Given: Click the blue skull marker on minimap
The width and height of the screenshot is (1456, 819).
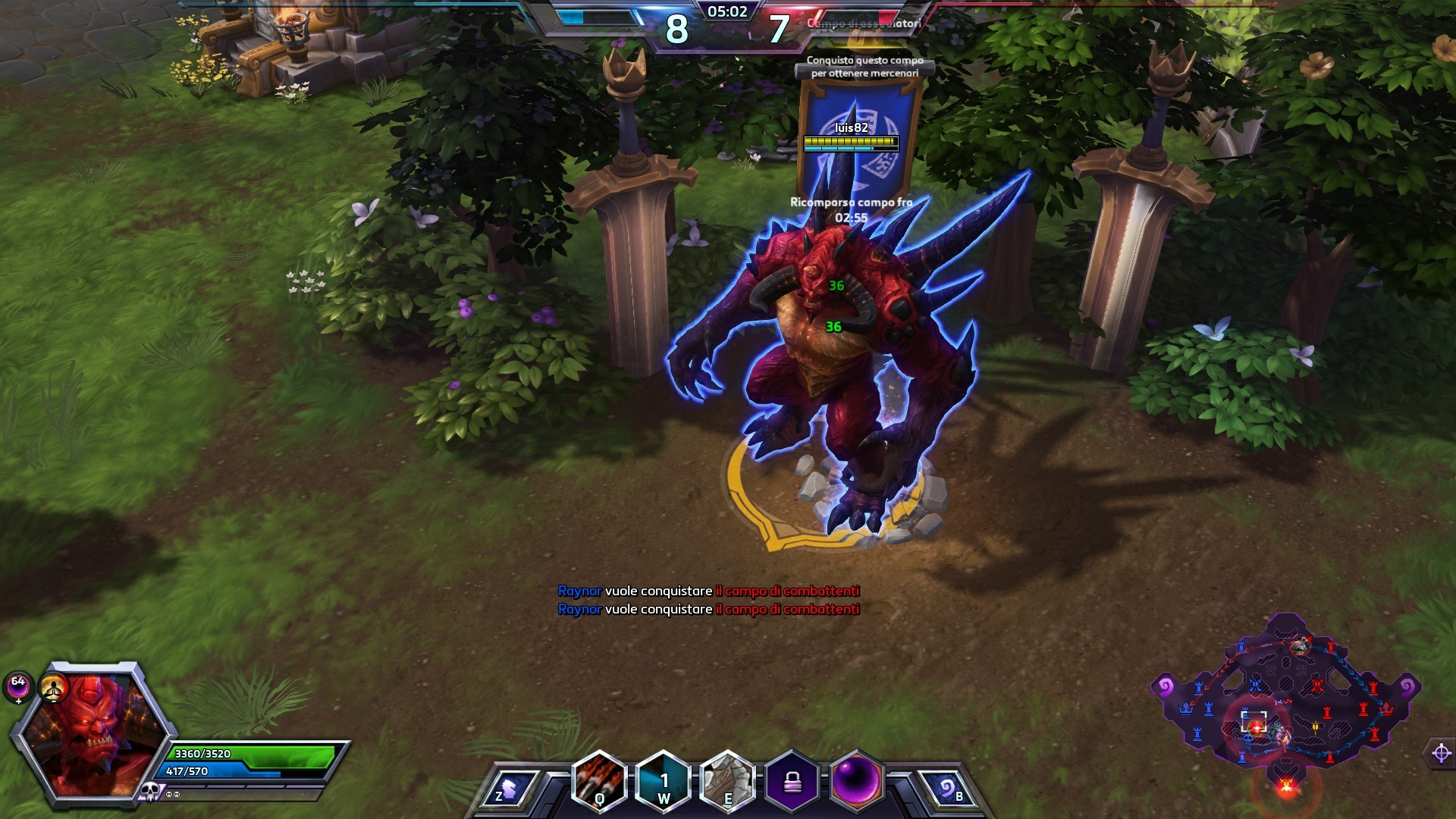Looking at the screenshot, I should tap(1248, 737).
